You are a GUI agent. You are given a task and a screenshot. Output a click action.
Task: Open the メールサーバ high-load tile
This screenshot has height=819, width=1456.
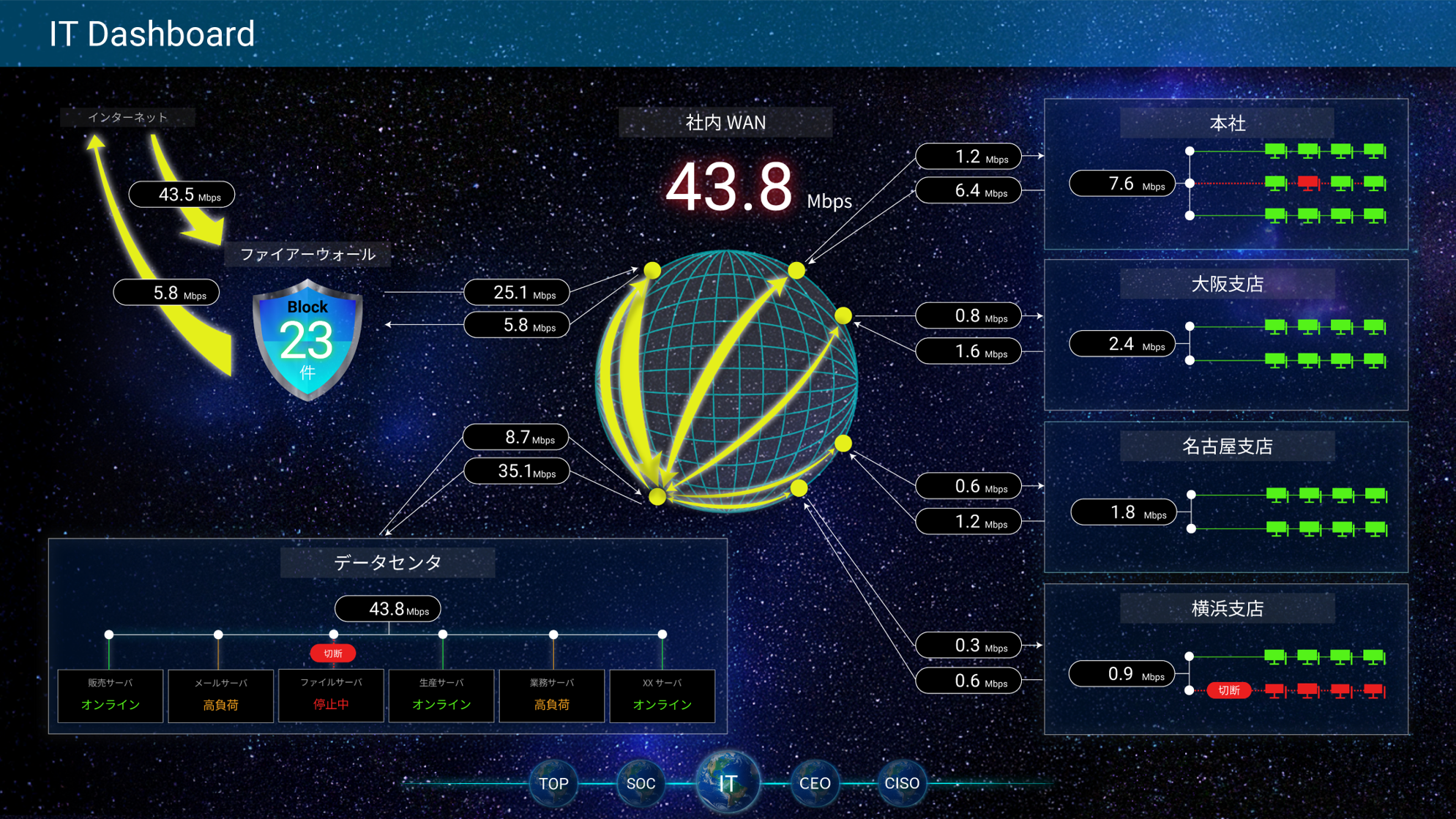pyautogui.click(x=221, y=695)
